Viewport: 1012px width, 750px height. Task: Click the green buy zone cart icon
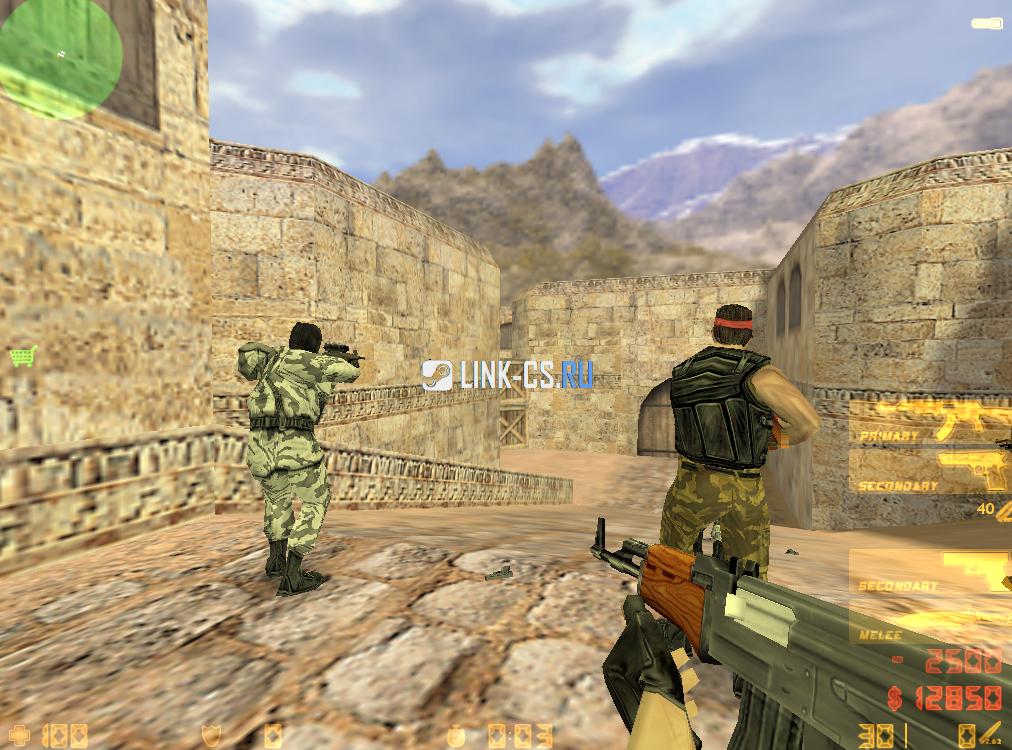22,355
